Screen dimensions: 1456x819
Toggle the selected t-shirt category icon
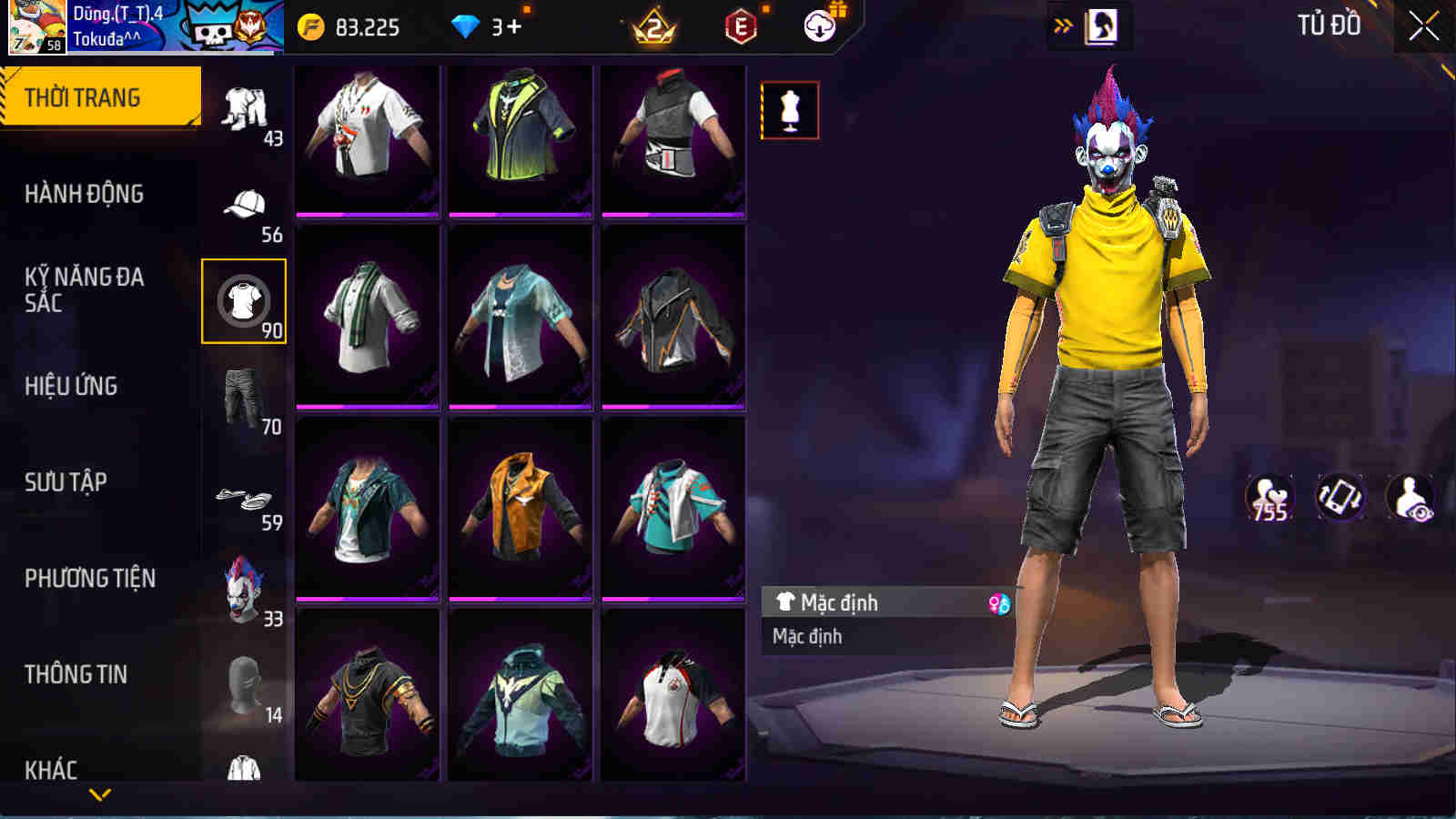241,303
